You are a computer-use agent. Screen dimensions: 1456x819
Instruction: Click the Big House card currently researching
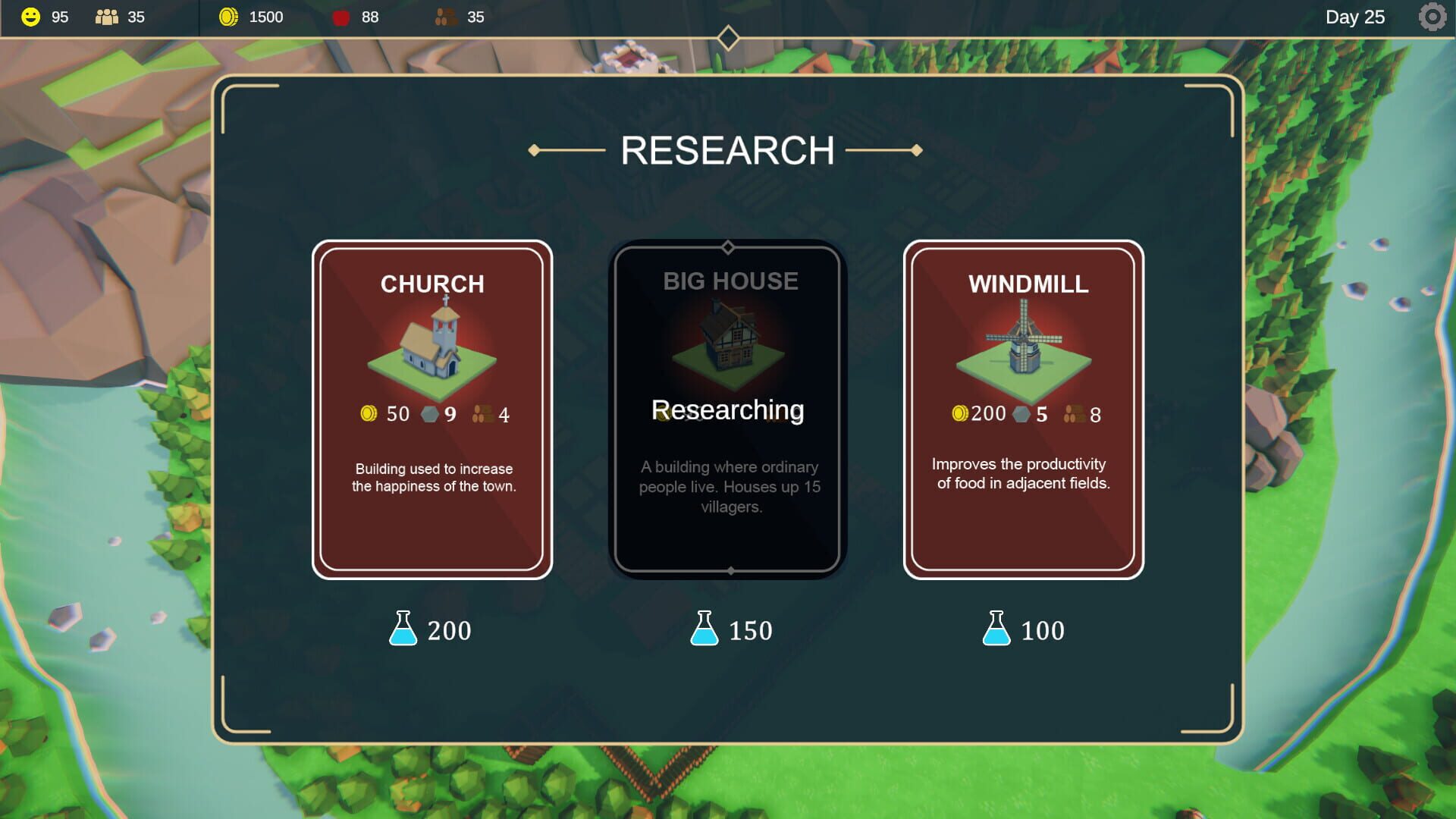tap(728, 409)
